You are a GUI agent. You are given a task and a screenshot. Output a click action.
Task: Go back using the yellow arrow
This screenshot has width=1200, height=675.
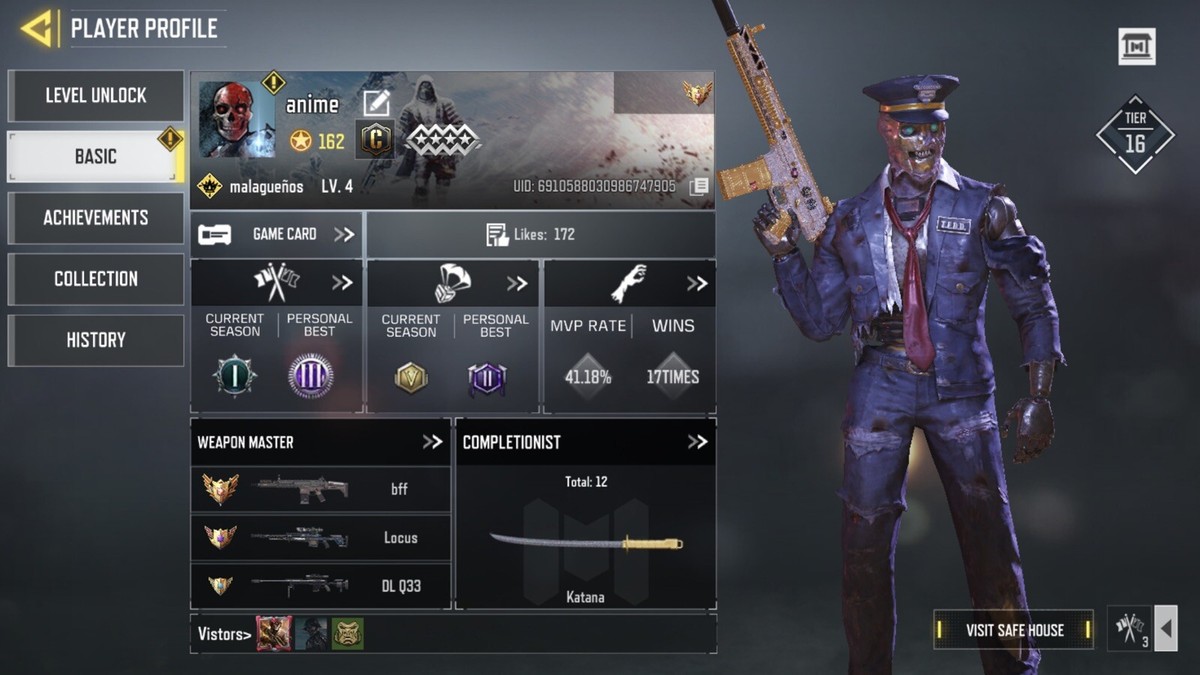pos(37,29)
